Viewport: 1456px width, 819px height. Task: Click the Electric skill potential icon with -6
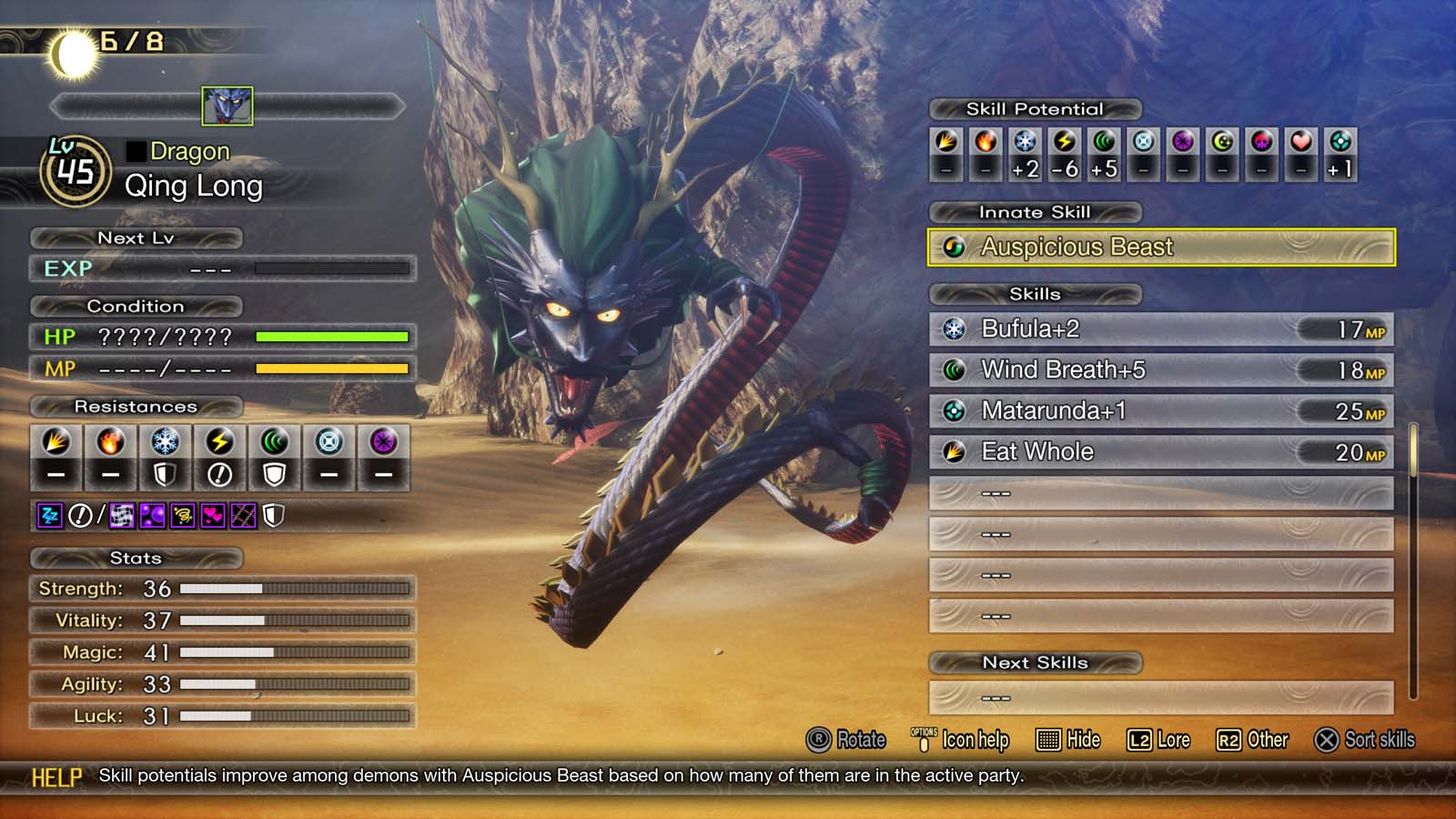click(1063, 146)
